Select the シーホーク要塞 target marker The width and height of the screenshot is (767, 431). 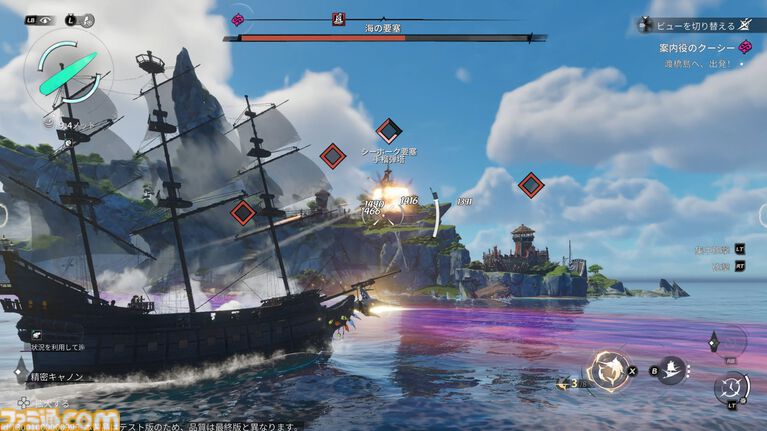pyautogui.click(x=389, y=130)
